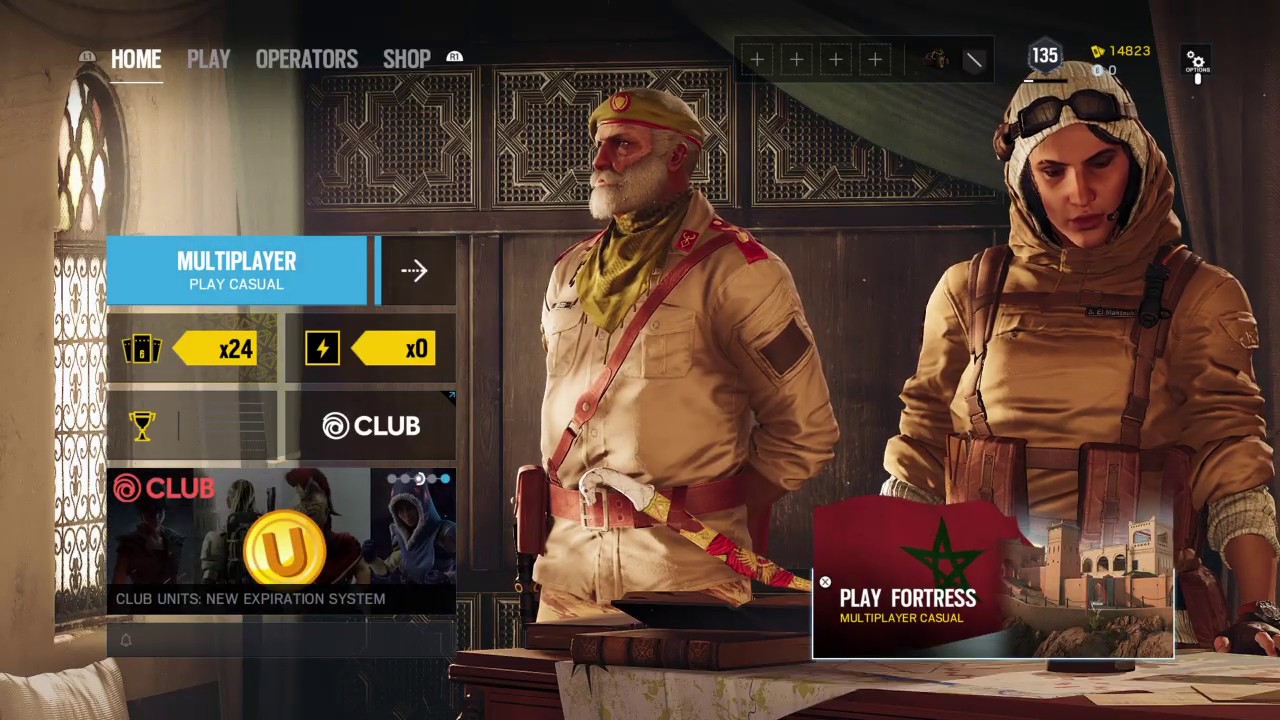The height and width of the screenshot is (720, 1280).
Task: Open the boosters x0 tile
Action: (x=371, y=348)
